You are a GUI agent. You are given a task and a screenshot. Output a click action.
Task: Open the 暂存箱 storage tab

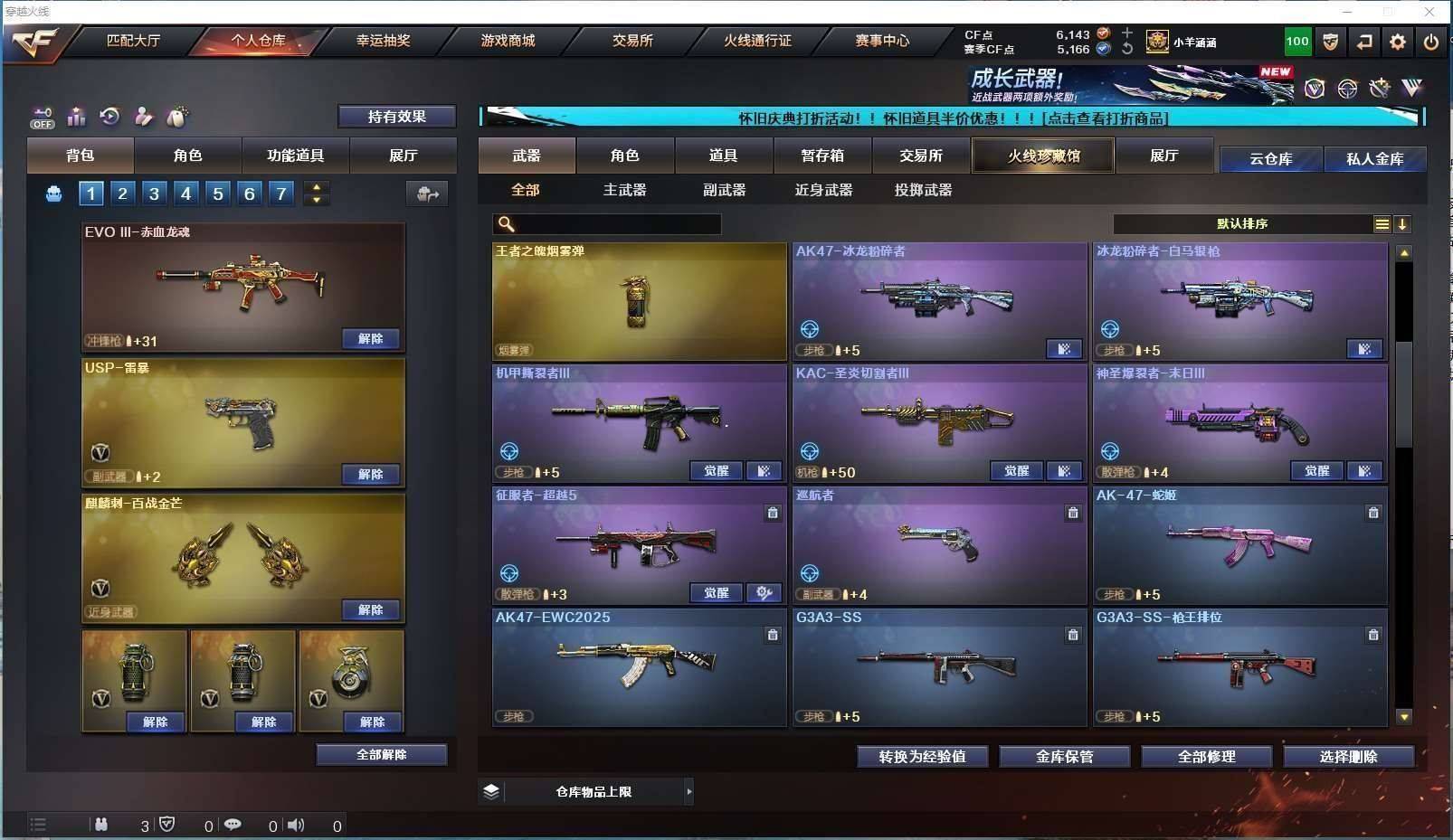click(822, 156)
